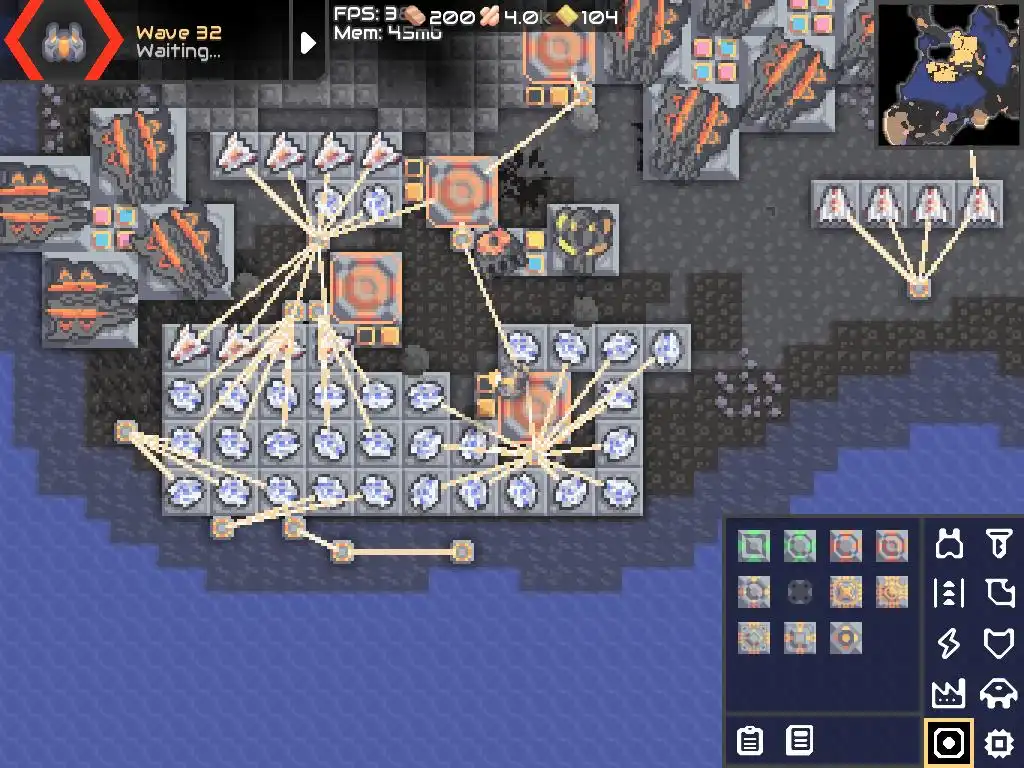Select the green square mender block

753,546
